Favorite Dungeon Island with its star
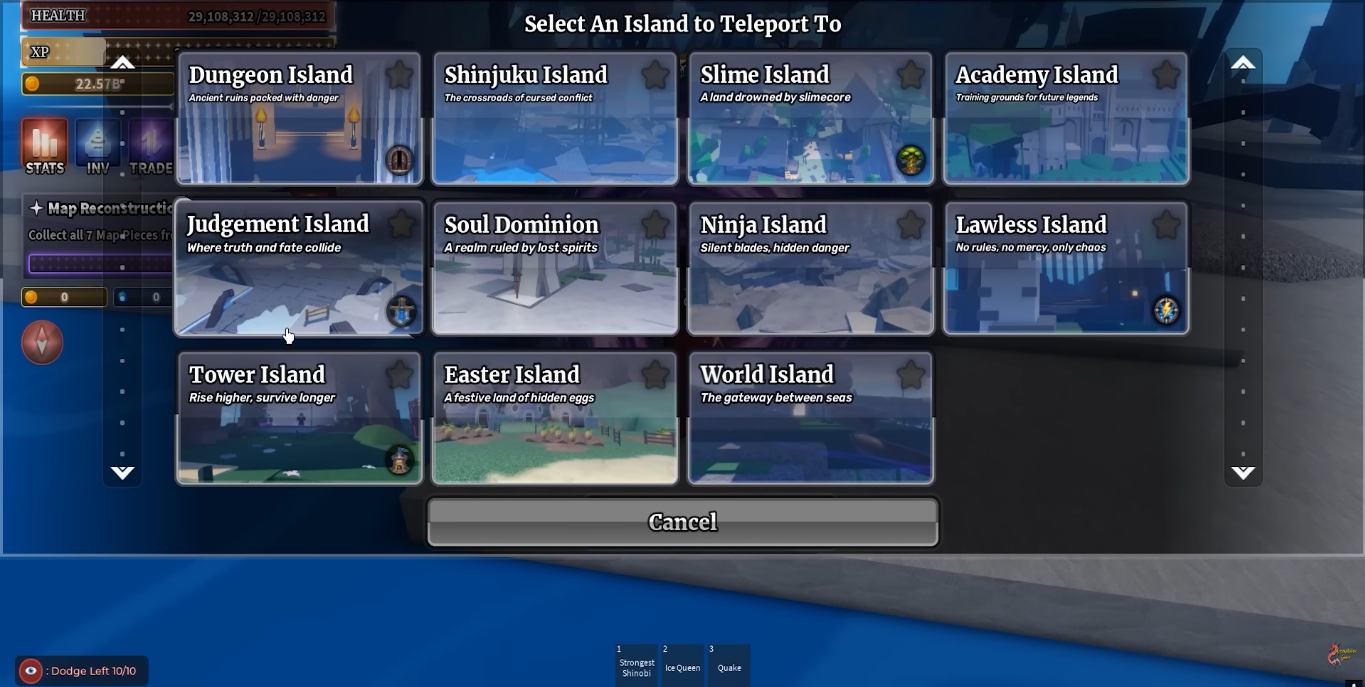Screen dimensions: 1365x687 tap(399, 75)
